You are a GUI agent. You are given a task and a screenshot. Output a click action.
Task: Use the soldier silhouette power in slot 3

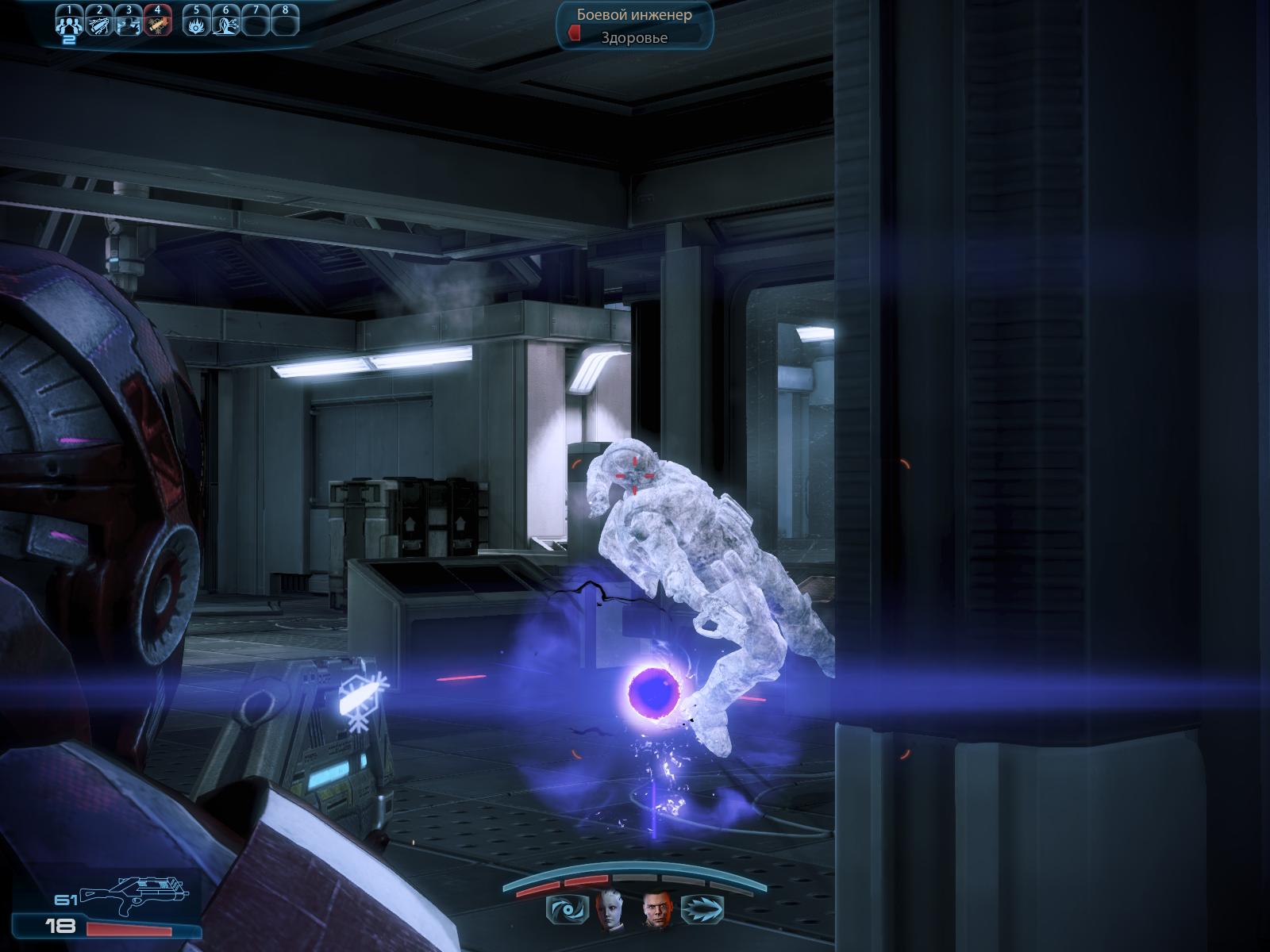point(129,25)
